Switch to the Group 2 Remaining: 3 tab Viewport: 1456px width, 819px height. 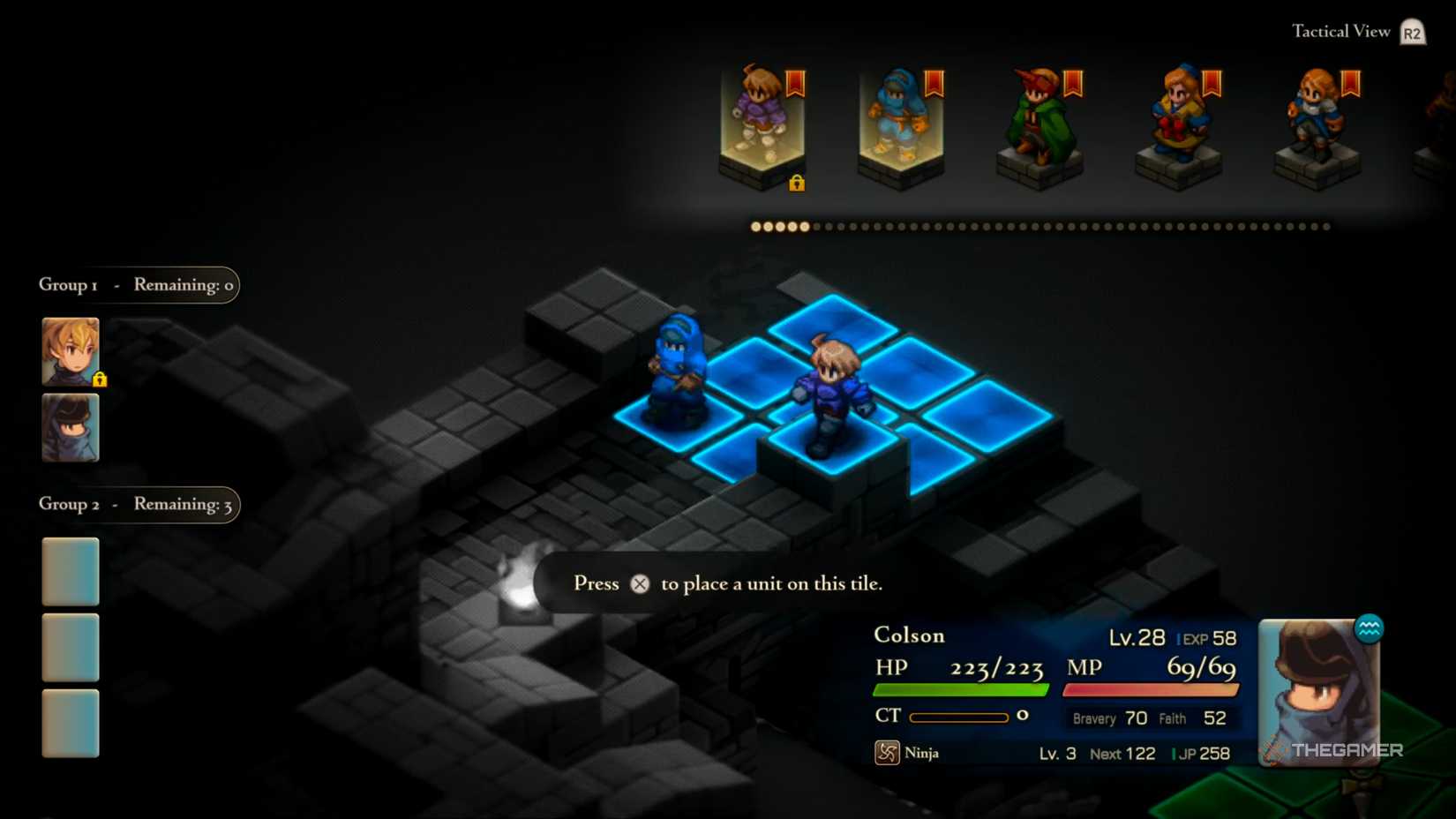(x=137, y=505)
